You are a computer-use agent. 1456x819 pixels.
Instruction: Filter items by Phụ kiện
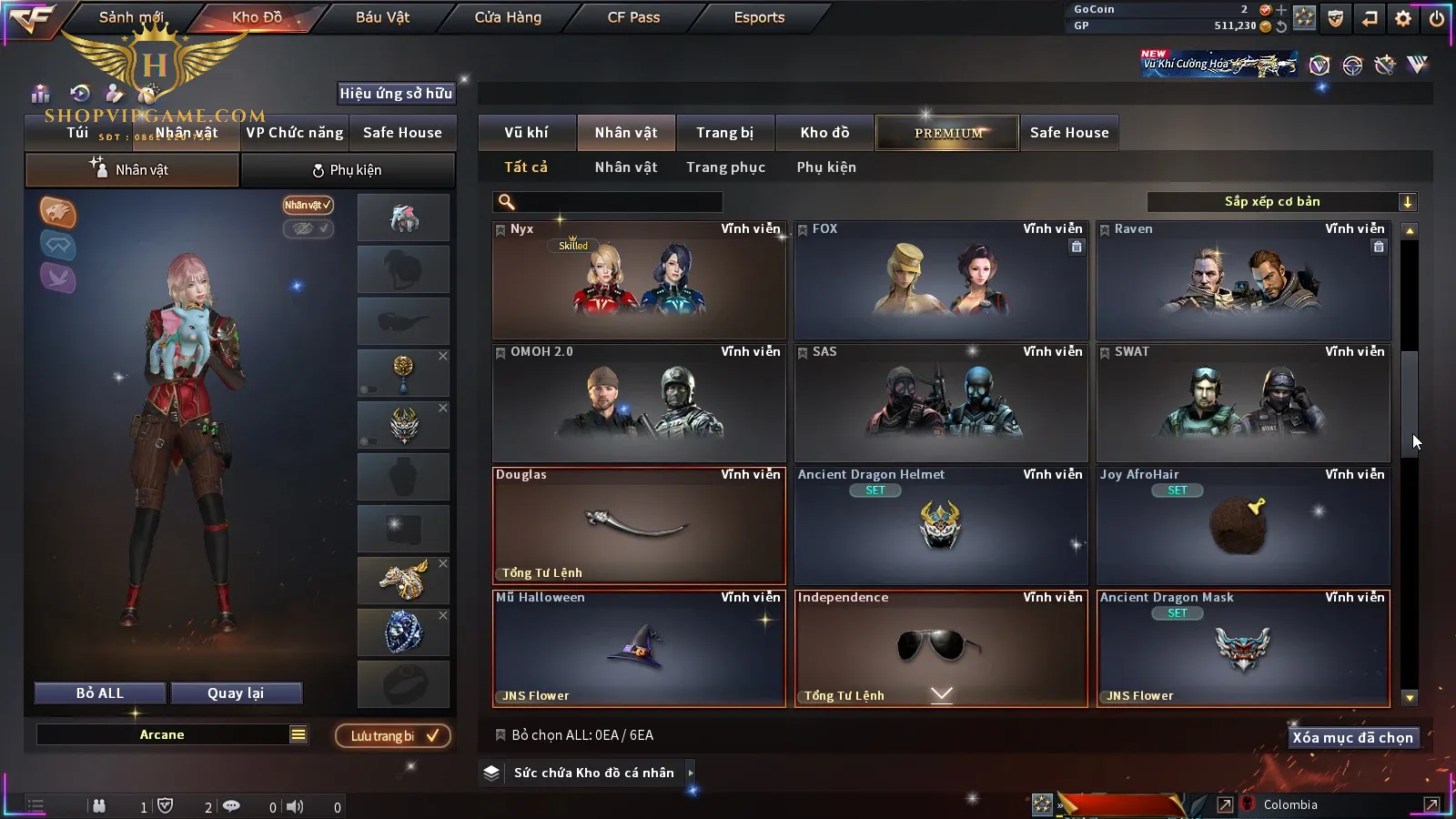tap(825, 167)
